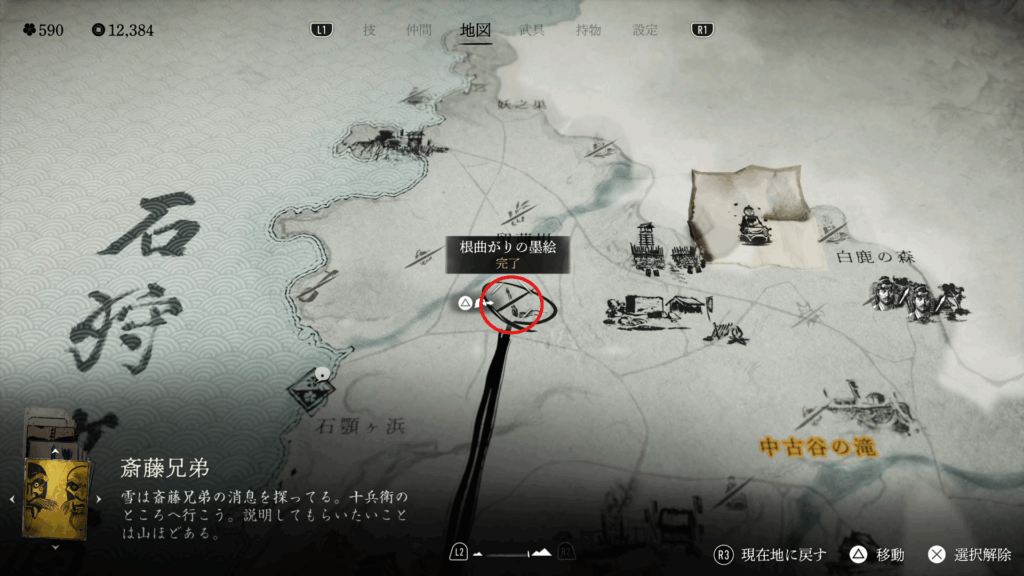
Task: Switch to the 武具 tab
Action: (x=532, y=30)
